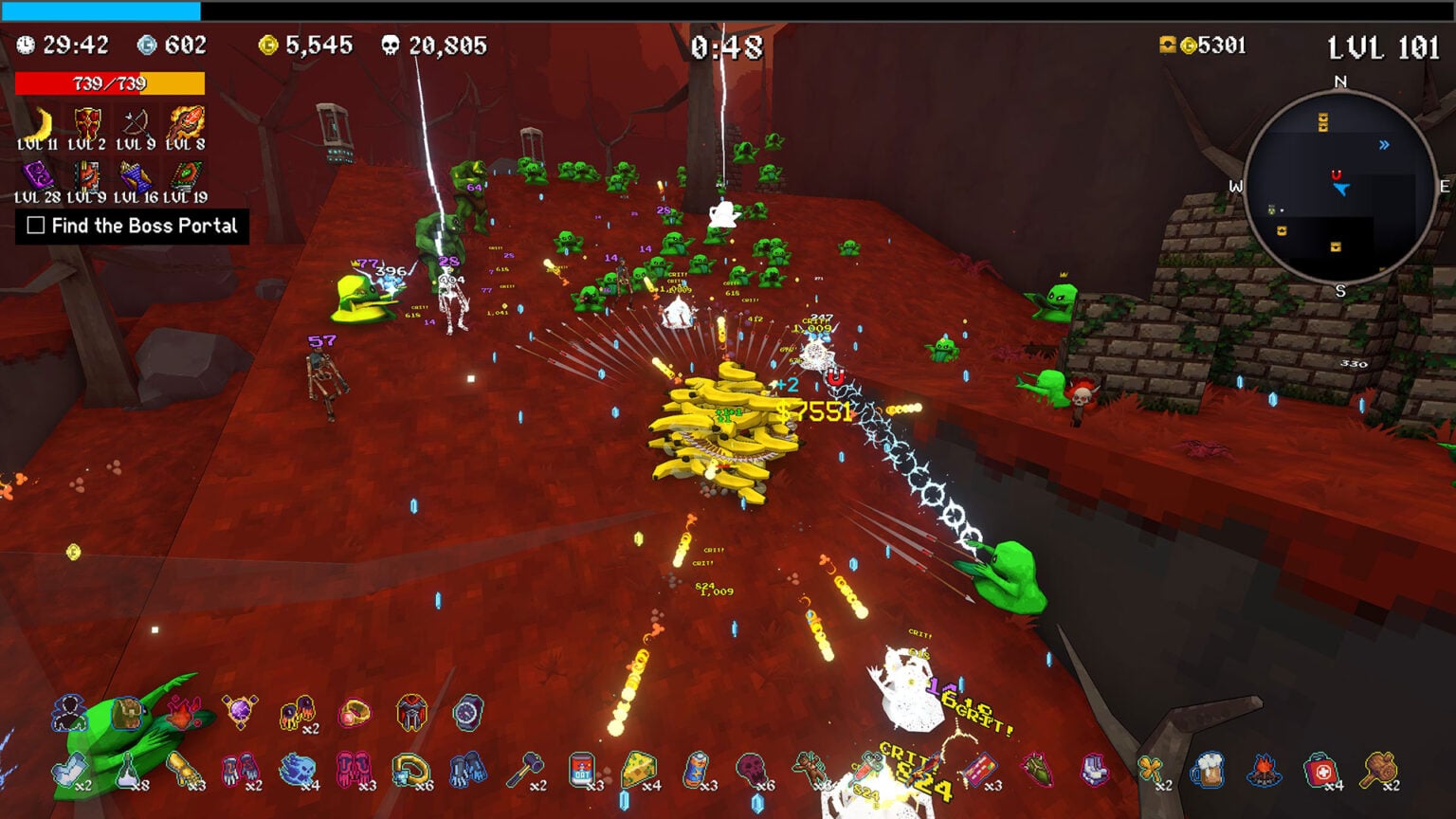1456x819 pixels.
Task: Check the Find the Boss Portal objective
Action: coord(34,227)
